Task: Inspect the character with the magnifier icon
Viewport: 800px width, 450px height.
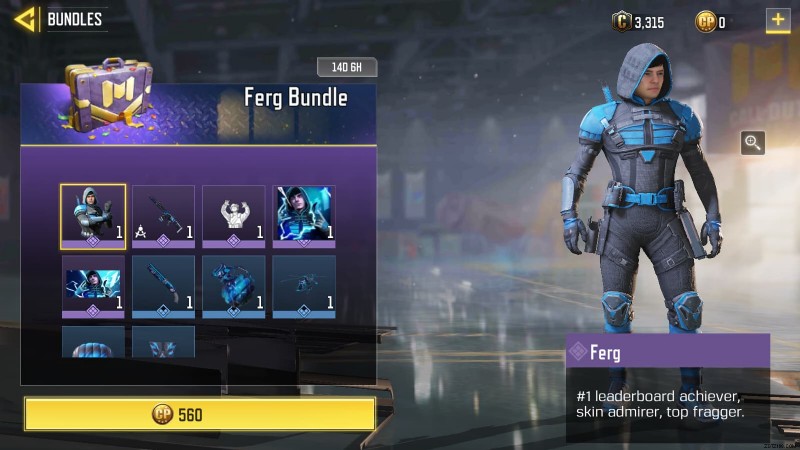Action: [752, 143]
